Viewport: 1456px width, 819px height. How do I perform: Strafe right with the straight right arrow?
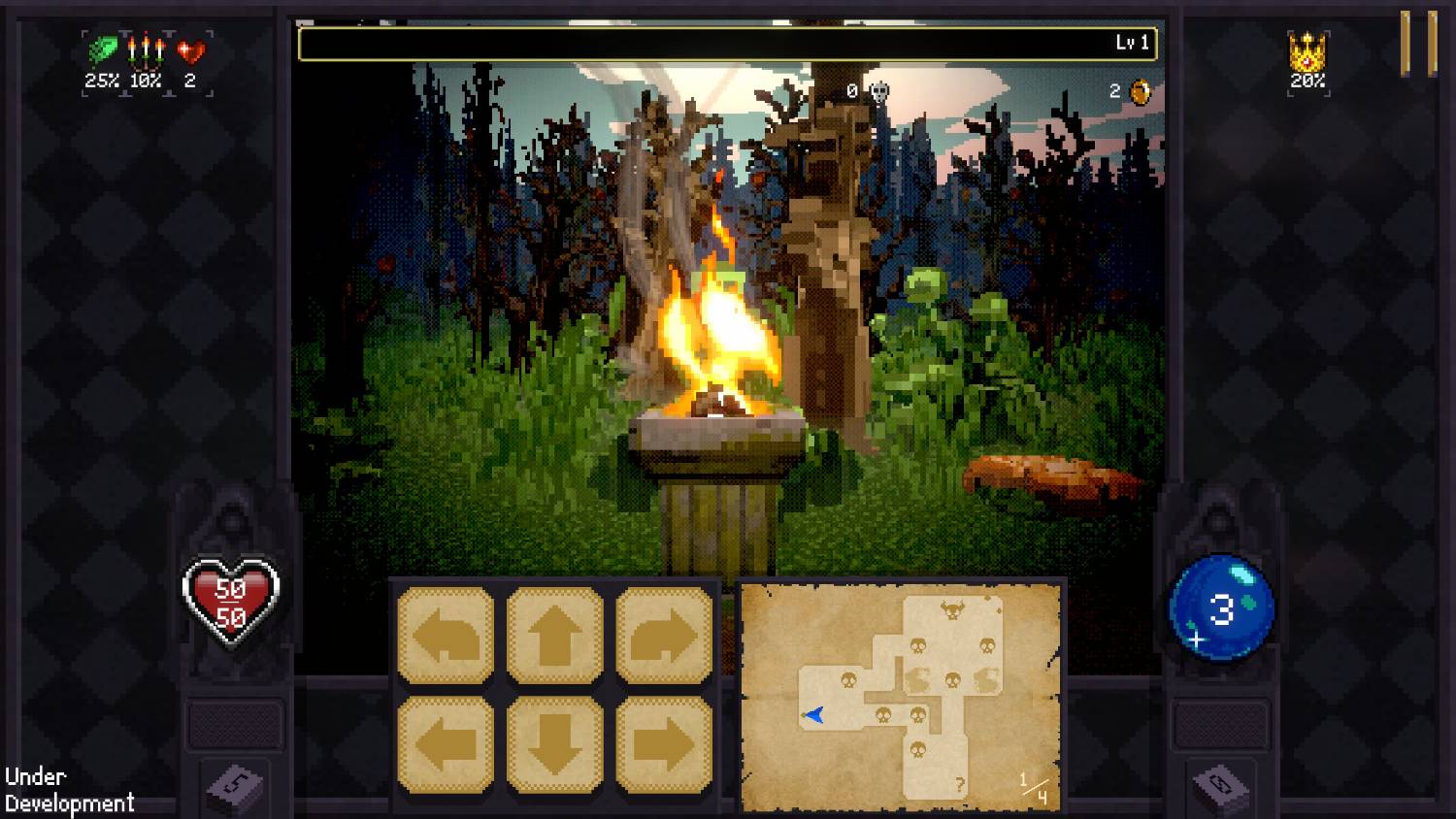[664, 744]
